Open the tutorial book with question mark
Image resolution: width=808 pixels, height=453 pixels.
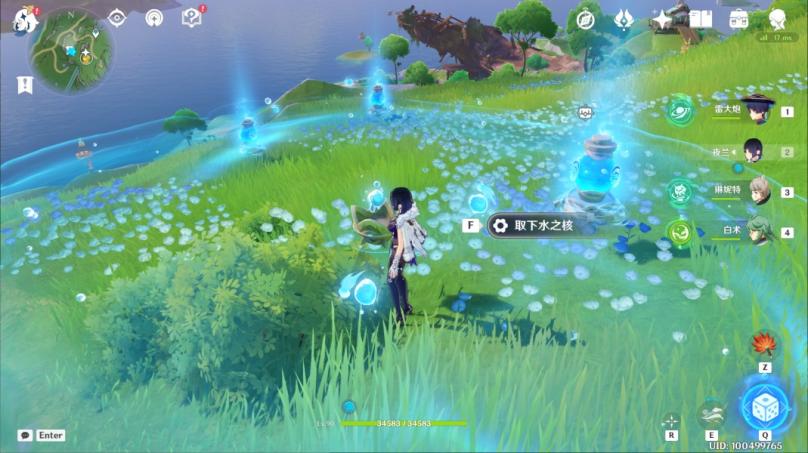pyautogui.click(x=191, y=18)
